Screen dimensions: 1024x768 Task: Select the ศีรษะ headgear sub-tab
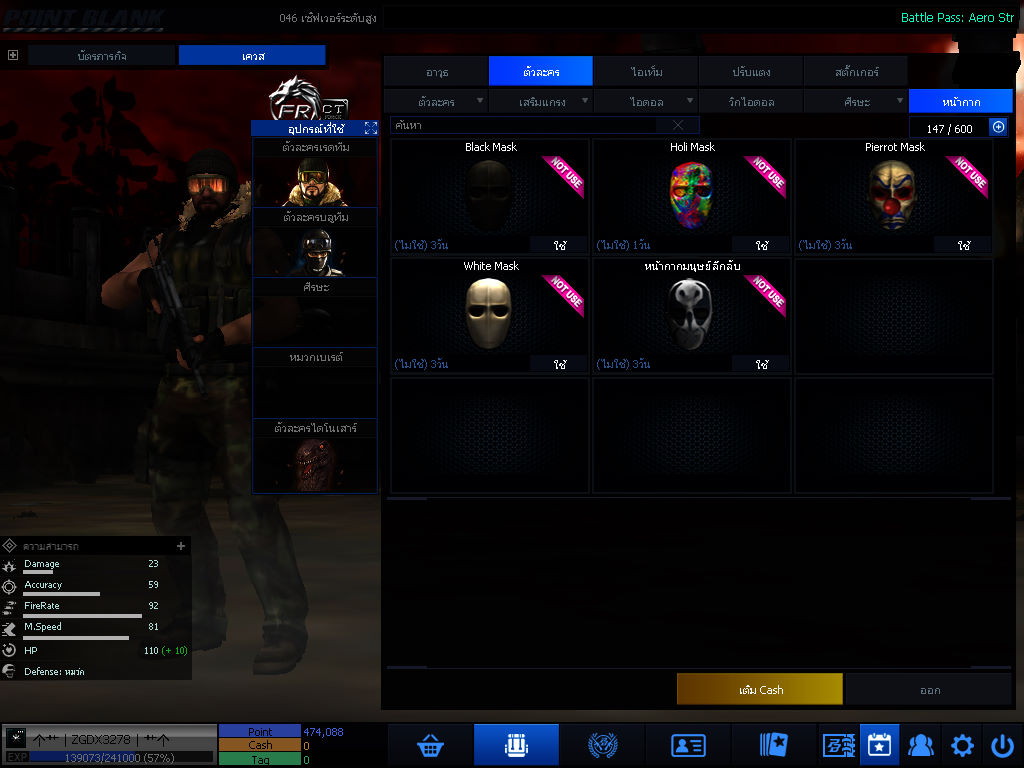(x=856, y=101)
